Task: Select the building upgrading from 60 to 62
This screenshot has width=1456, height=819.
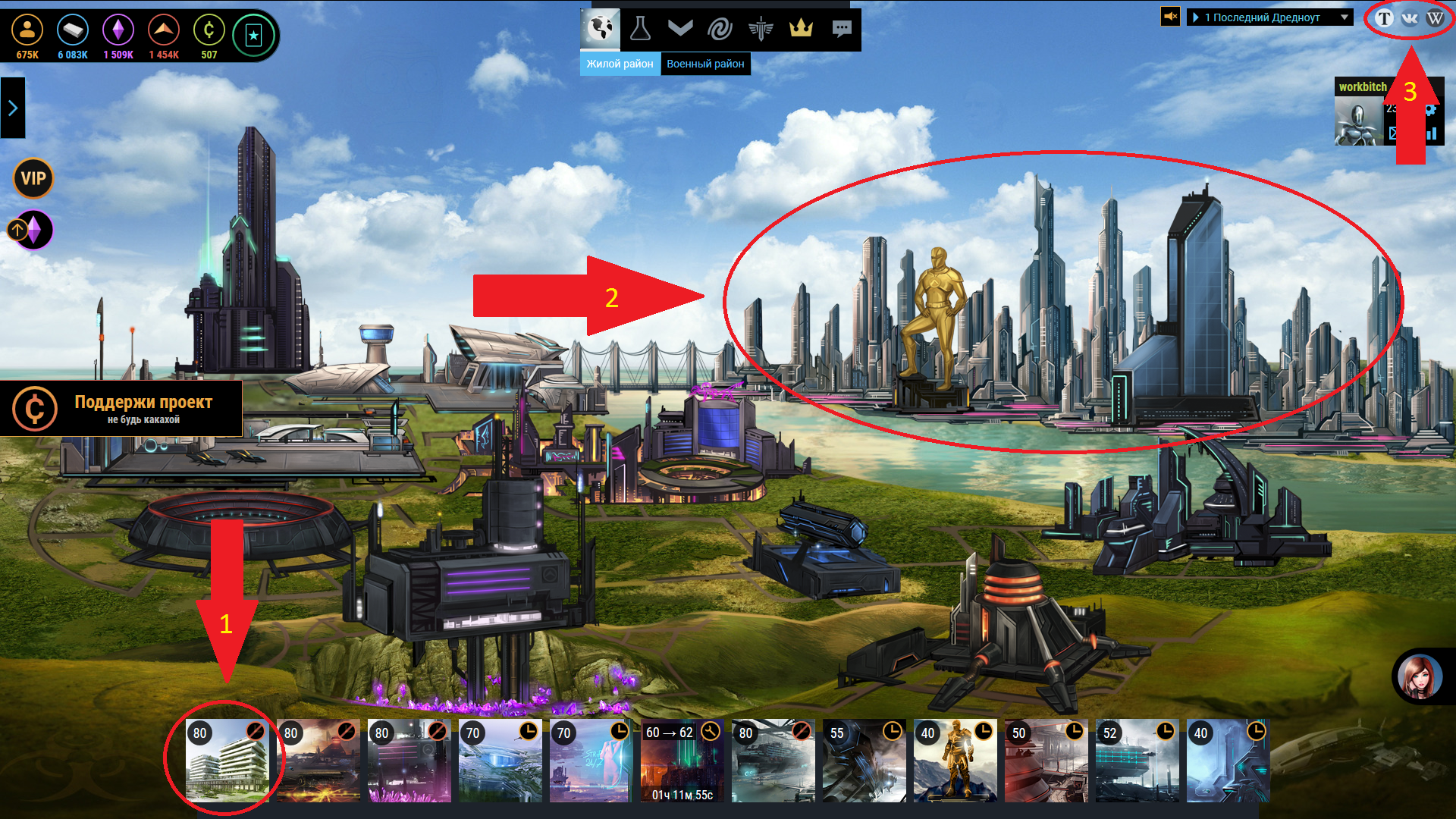Action: (682, 761)
